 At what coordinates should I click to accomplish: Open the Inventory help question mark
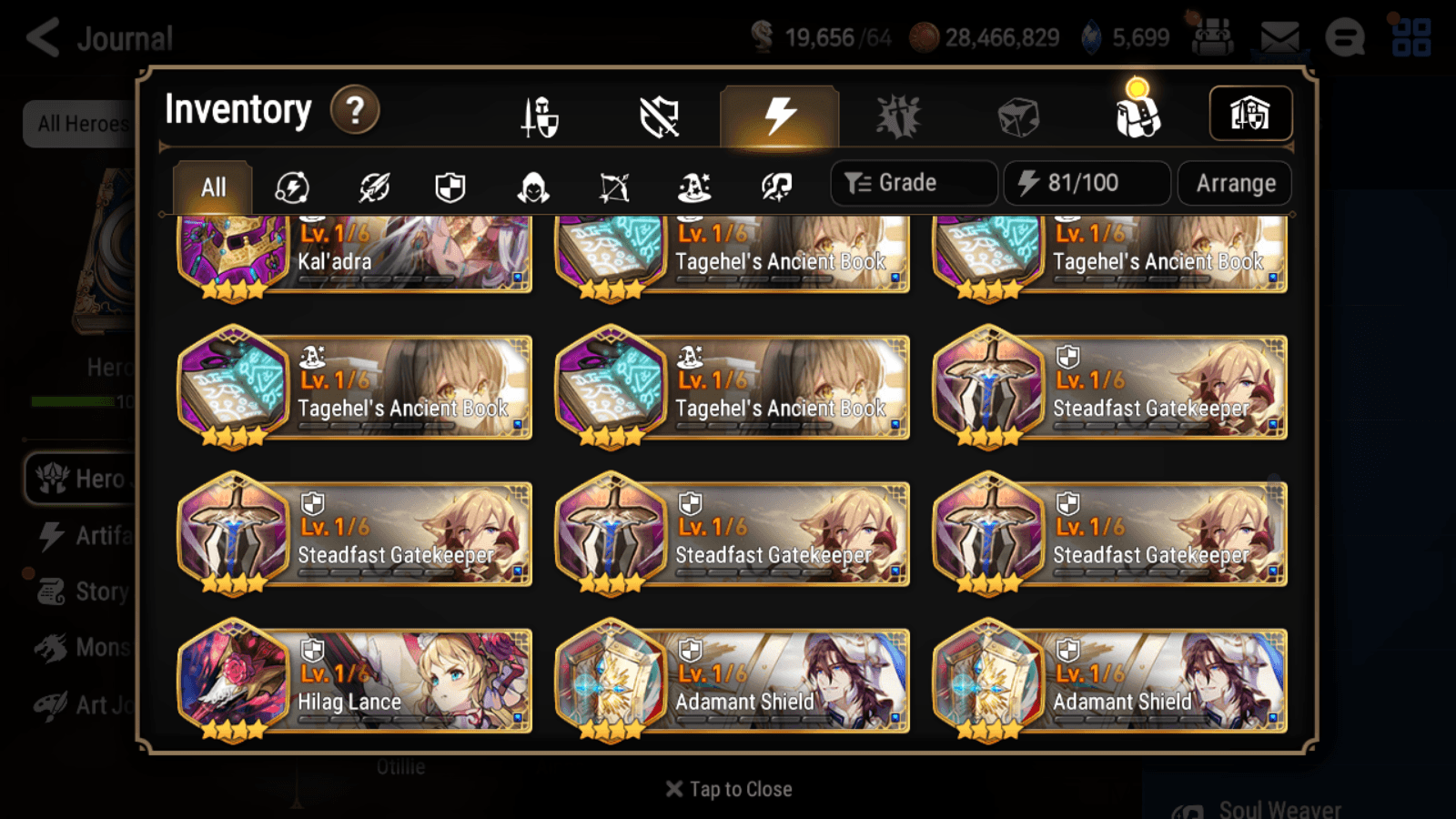click(354, 110)
